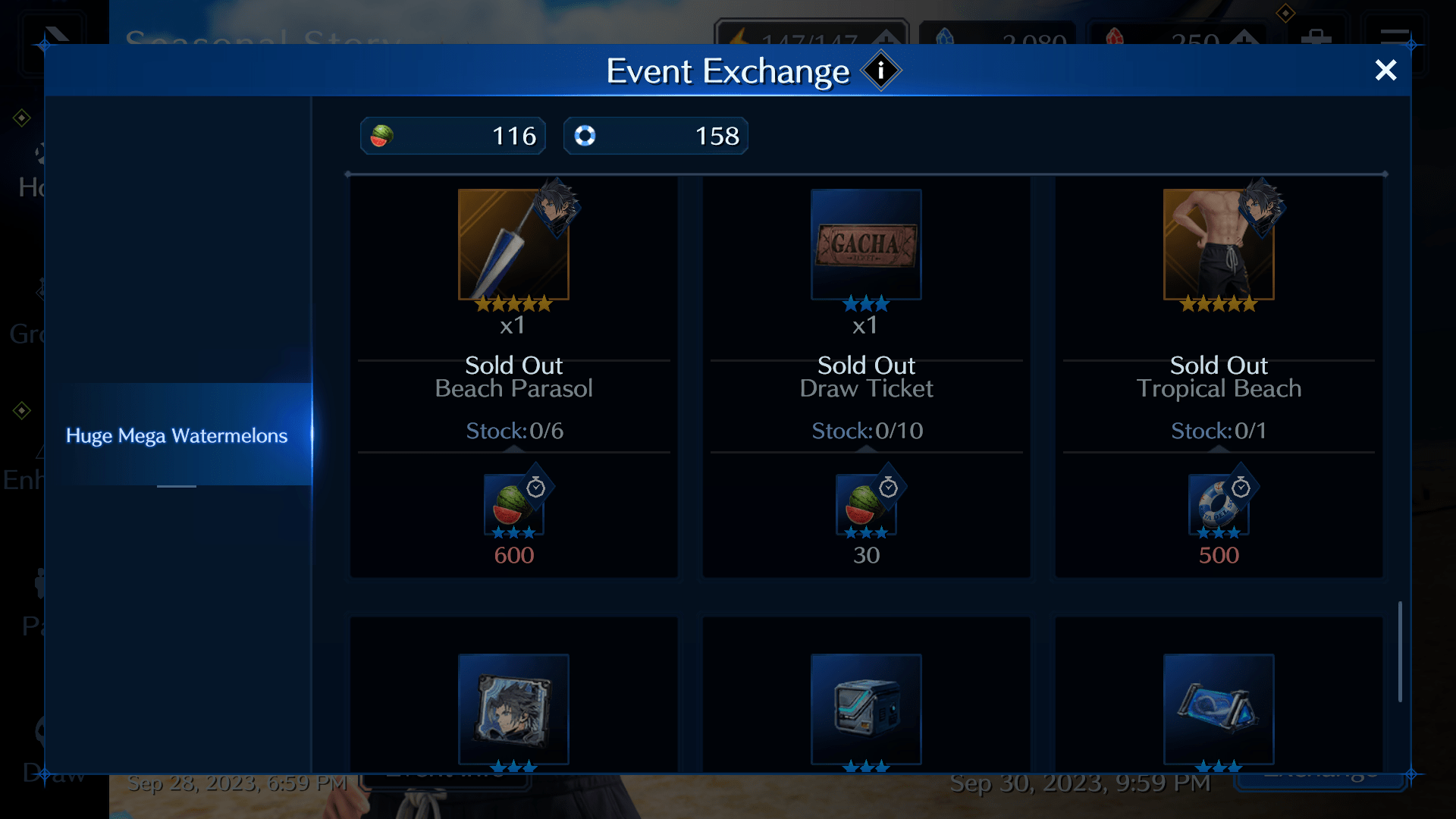The image size is (1456, 819).
Task: Select the Zack portrait item in bottom row
Action: (514, 710)
